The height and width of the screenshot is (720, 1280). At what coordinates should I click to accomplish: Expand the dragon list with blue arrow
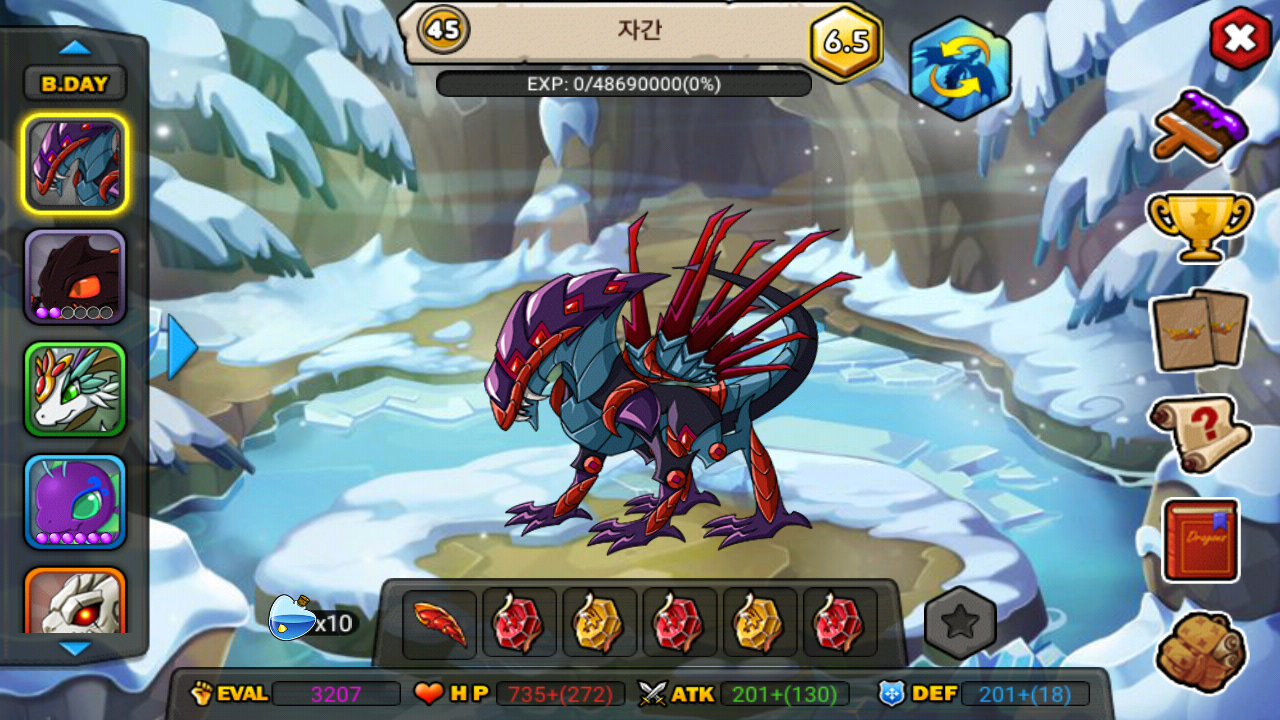tap(181, 346)
